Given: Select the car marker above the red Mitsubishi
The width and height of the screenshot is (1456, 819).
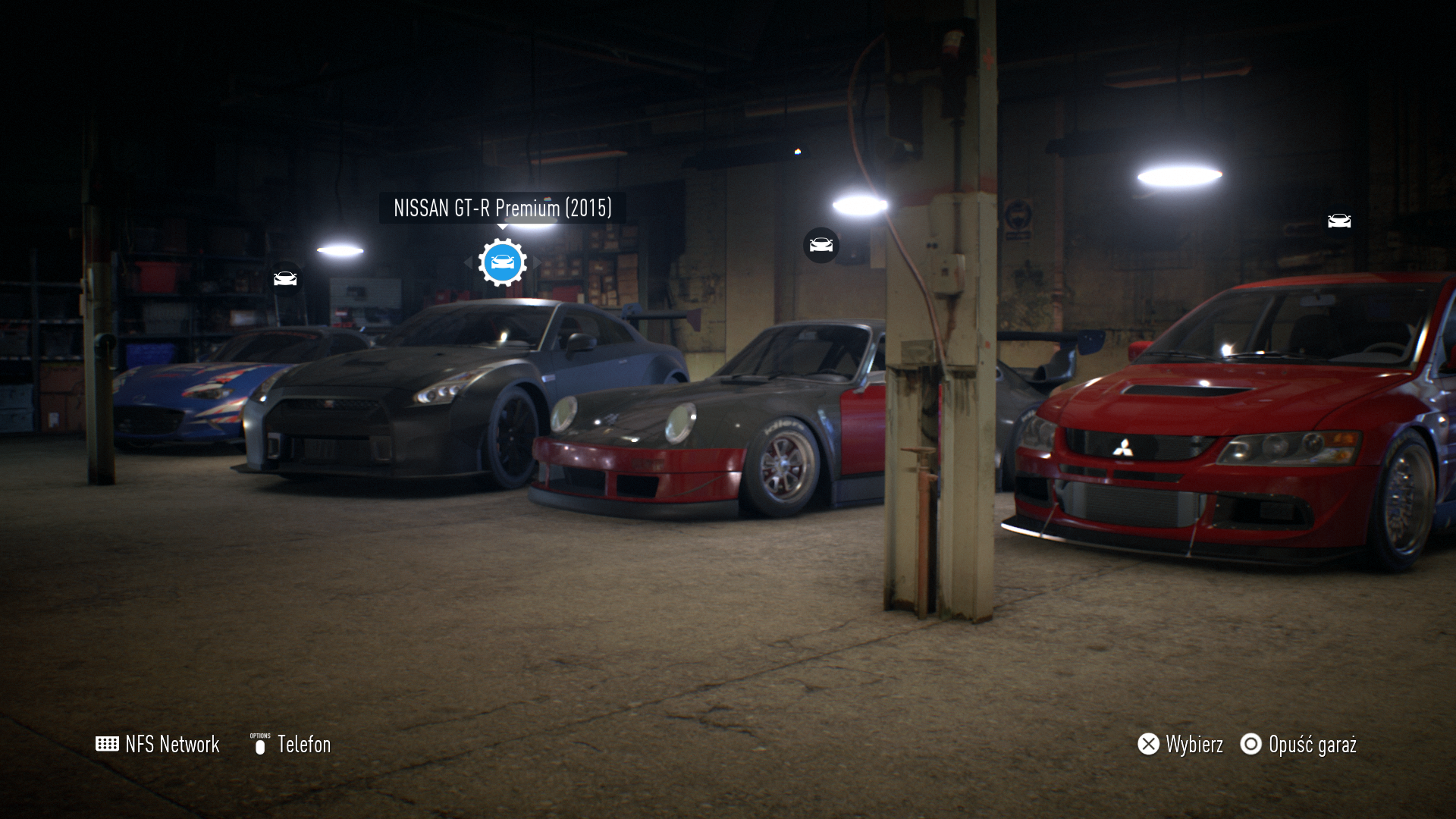Looking at the screenshot, I should pos(1339,221).
